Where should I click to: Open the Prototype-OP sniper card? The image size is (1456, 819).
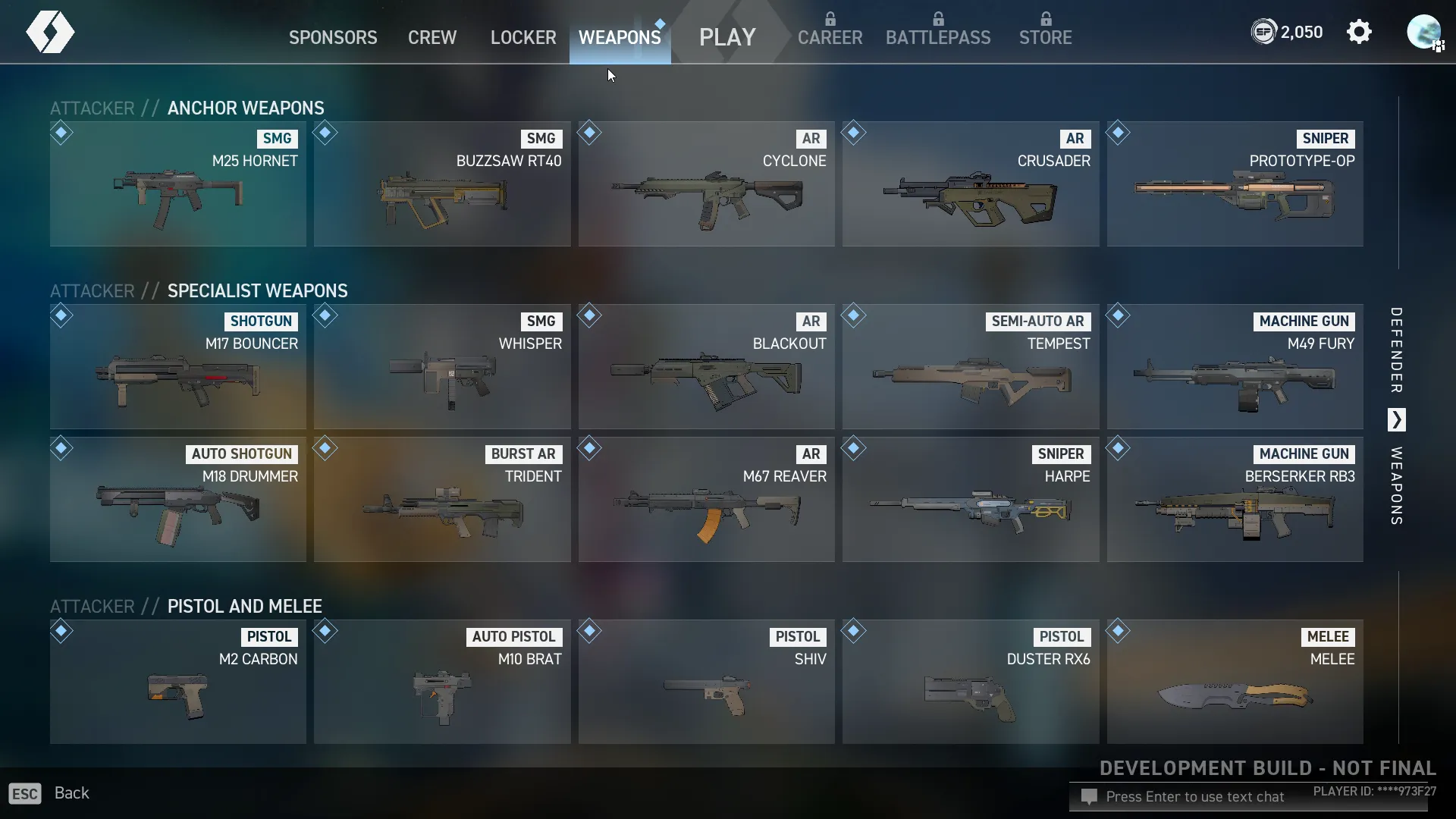(x=1235, y=184)
